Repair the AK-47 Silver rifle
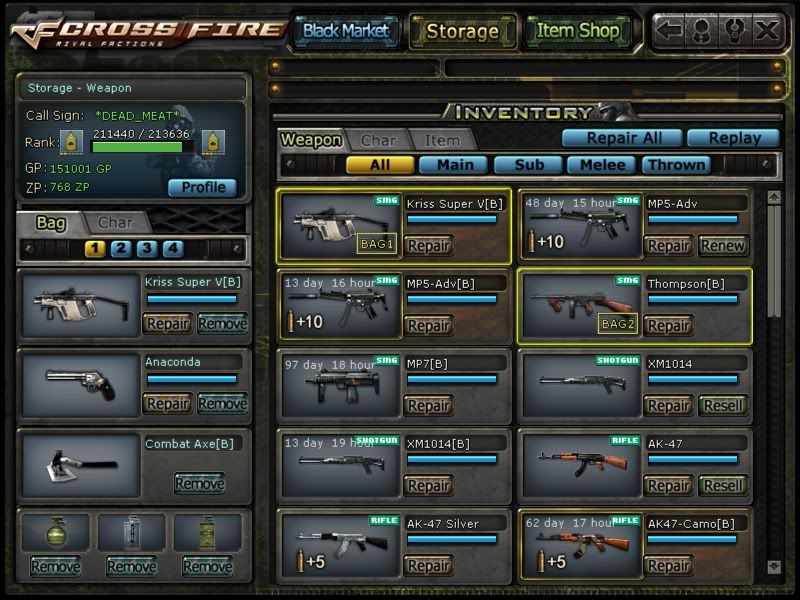The height and width of the screenshot is (600, 800). (x=428, y=565)
